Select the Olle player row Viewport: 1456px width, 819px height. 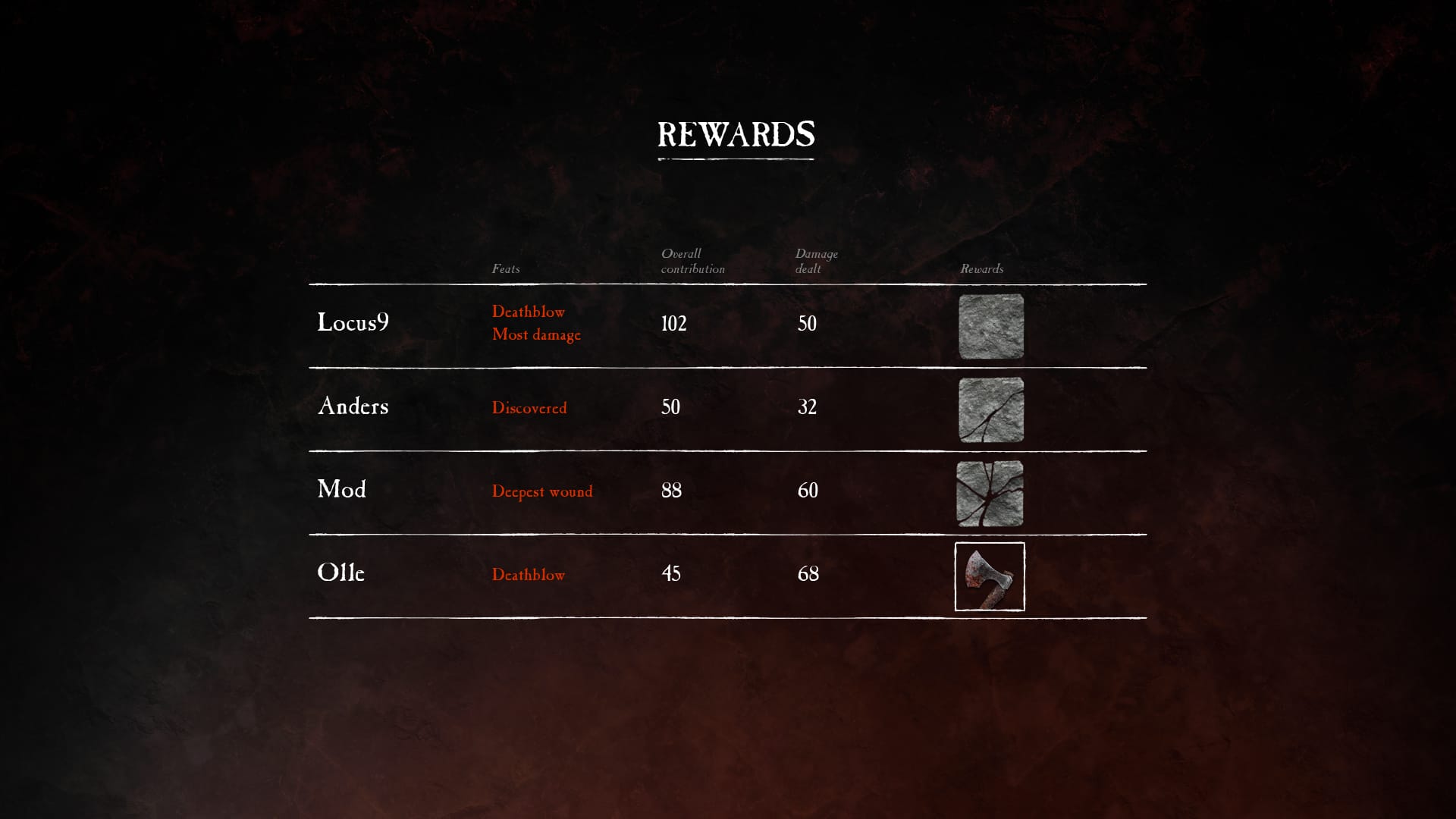341,573
